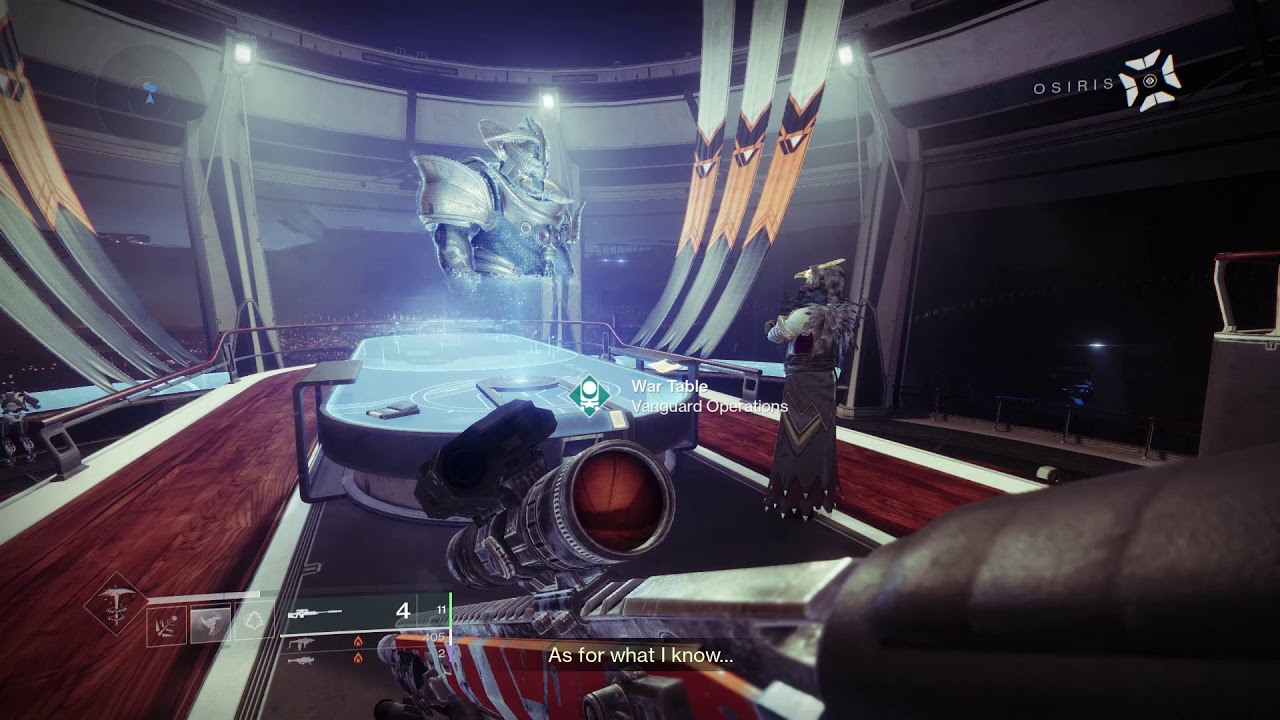Switch to the submachine gun weapon slot
The image size is (1280, 720).
coord(301,643)
